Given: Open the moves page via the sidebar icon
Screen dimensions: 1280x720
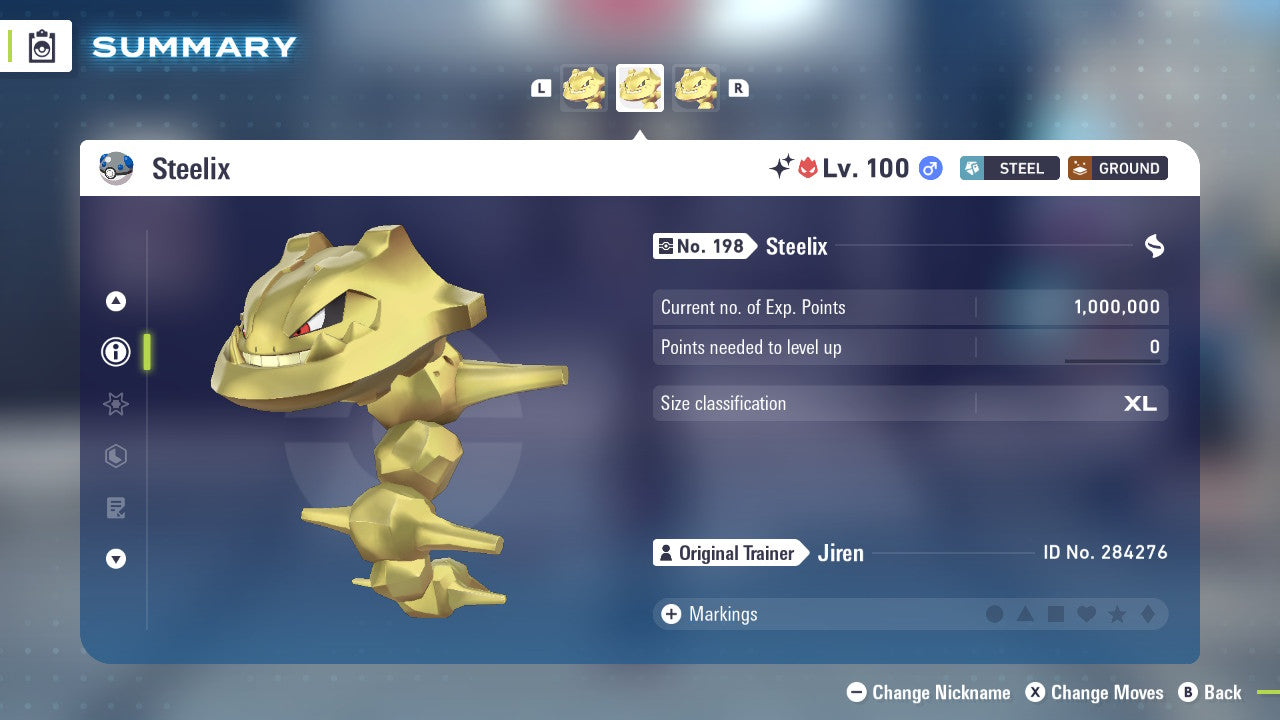Looking at the screenshot, I should point(115,456).
